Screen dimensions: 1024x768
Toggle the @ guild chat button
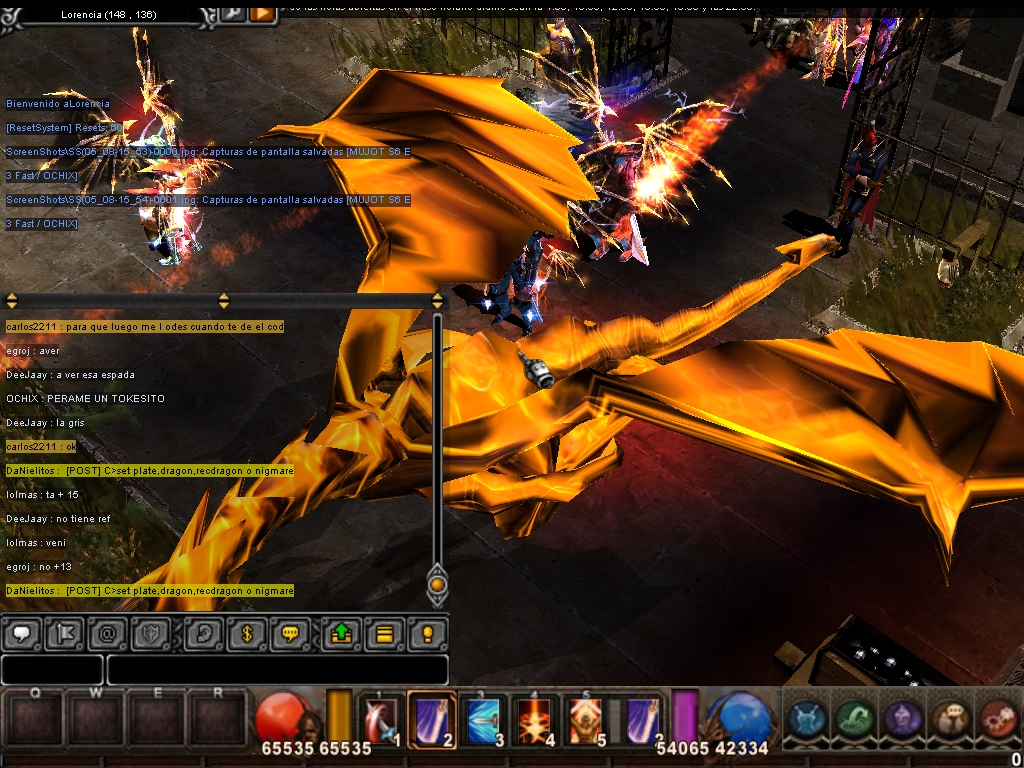pos(106,634)
